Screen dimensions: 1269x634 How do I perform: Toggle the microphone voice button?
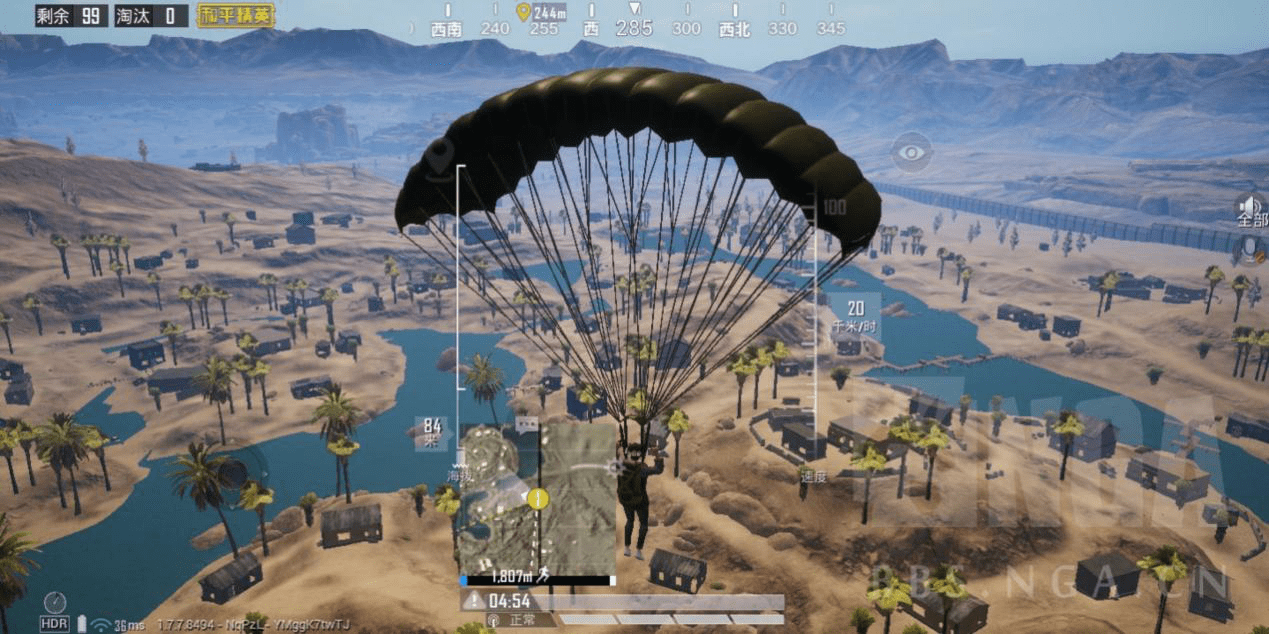point(1251,248)
